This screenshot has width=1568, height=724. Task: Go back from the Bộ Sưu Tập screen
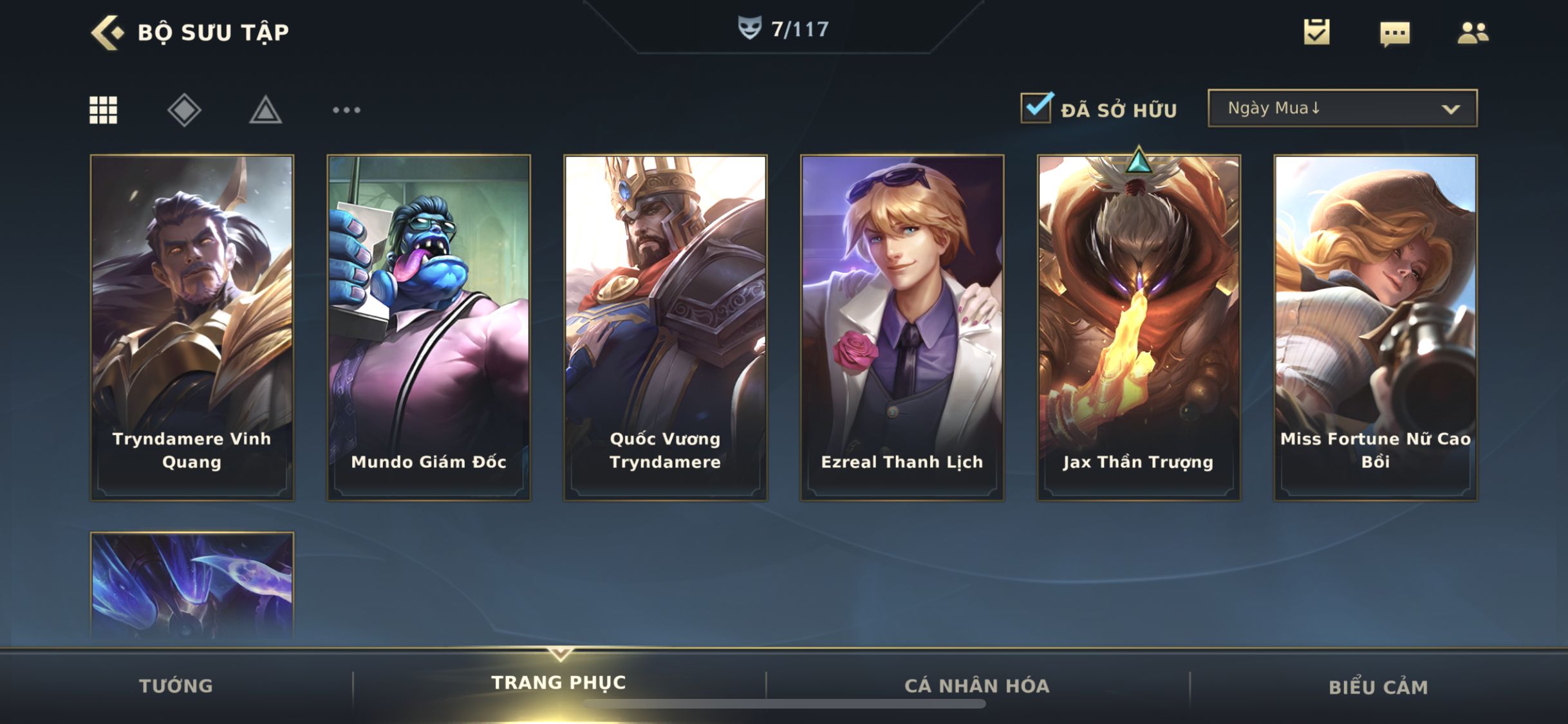[x=107, y=32]
